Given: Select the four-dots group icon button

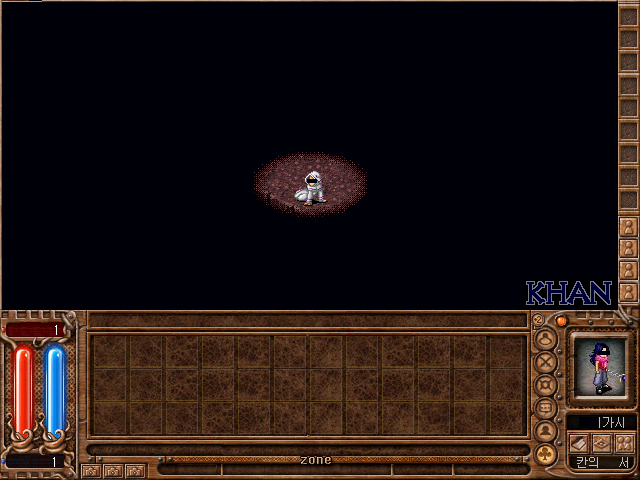Looking at the screenshot, I should (x=624, y=442).
